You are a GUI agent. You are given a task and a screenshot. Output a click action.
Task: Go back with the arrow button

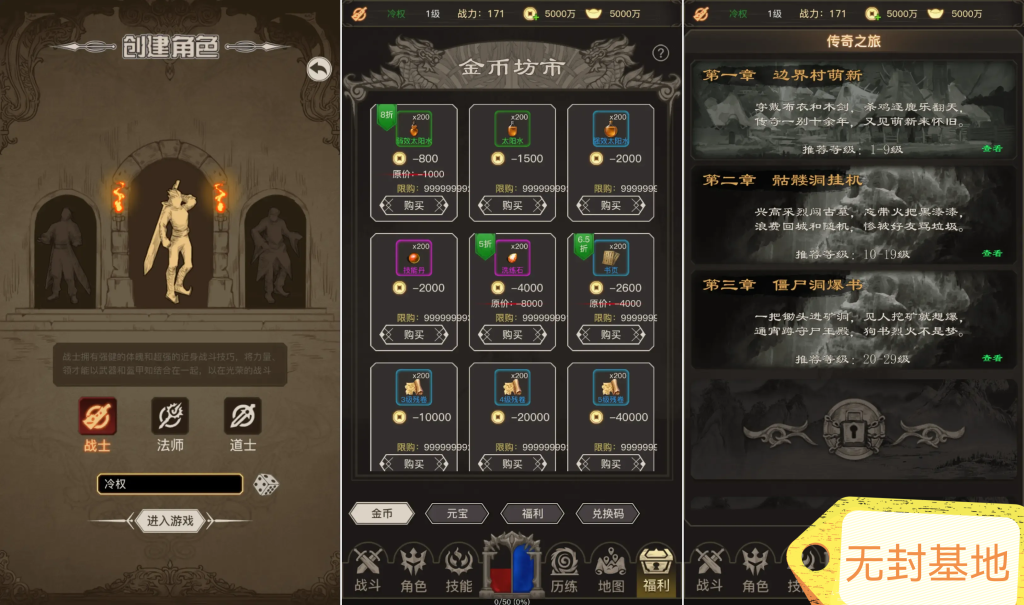(319, 69)
